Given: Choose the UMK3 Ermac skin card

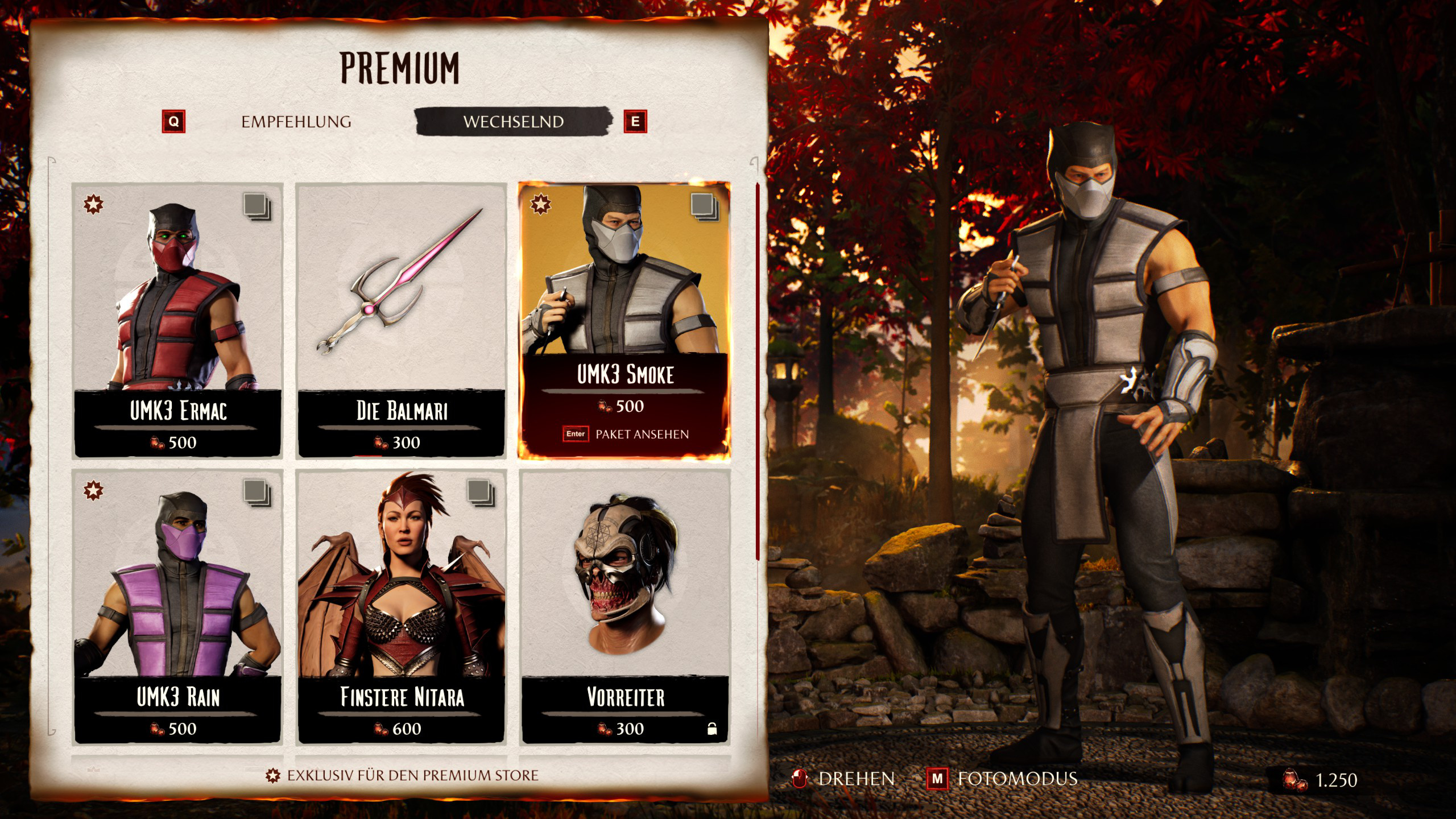Looking at the screenshot, I should [177, 320].
